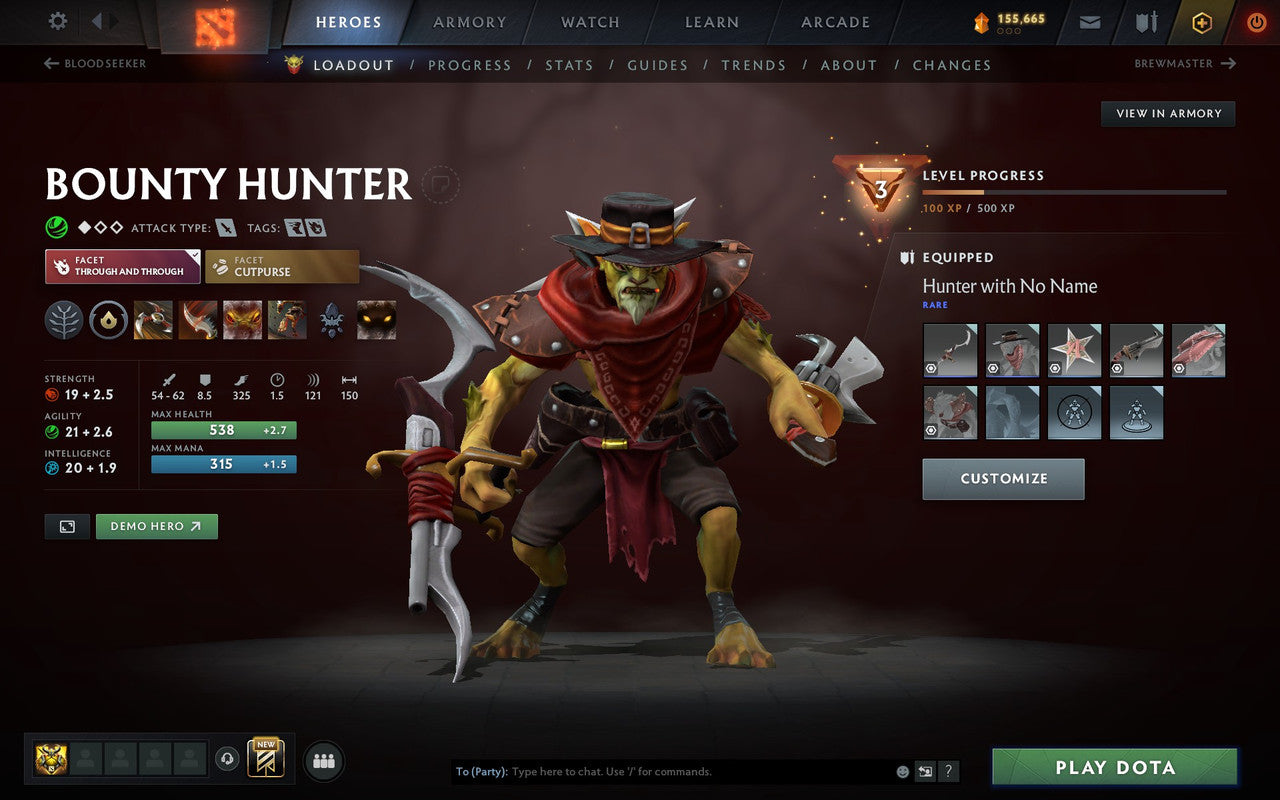Select the Shuriken Toss ability icon
Image resolution: width=1280 pixels, height=800 pixels.
point(152,320)
